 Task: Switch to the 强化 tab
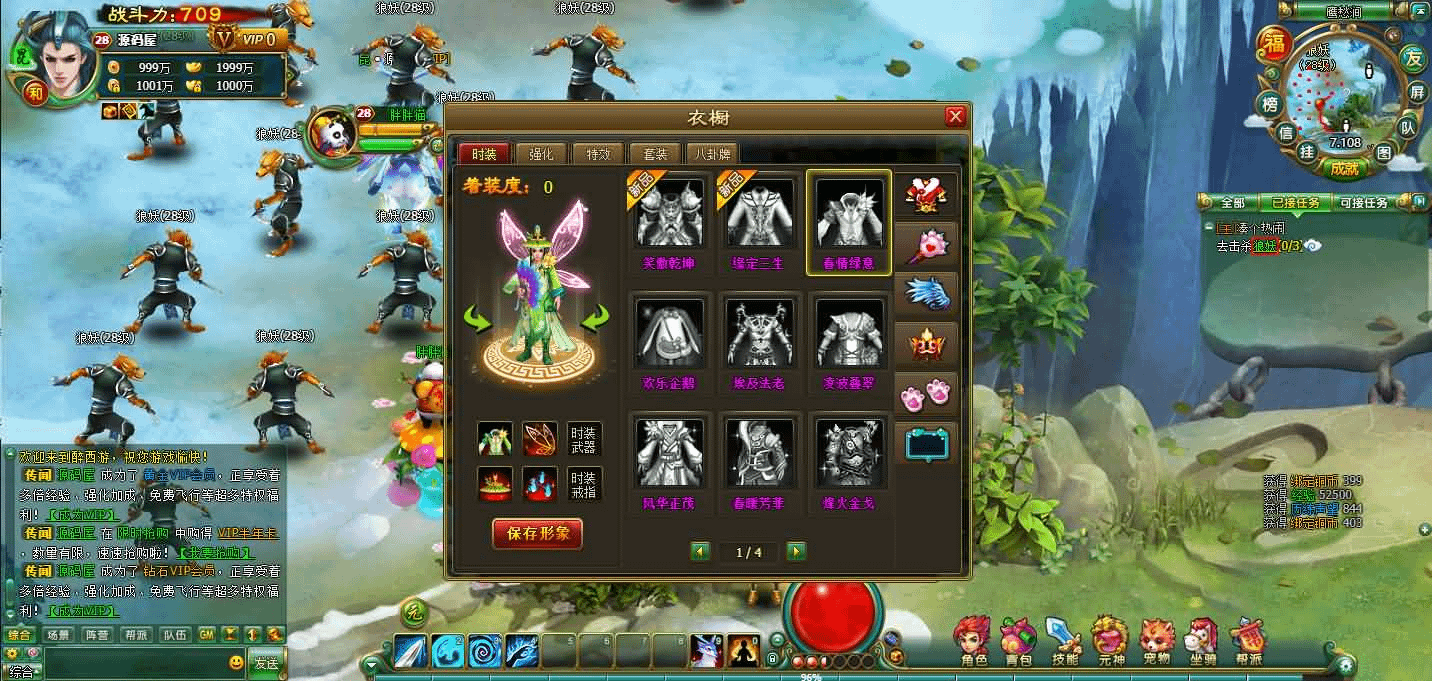tap(541, 154)
